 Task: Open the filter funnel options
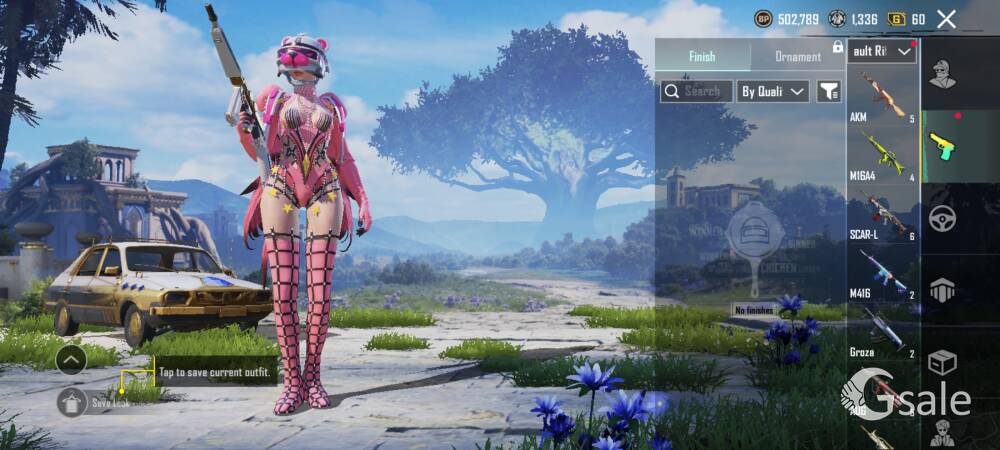coord(829,91)
